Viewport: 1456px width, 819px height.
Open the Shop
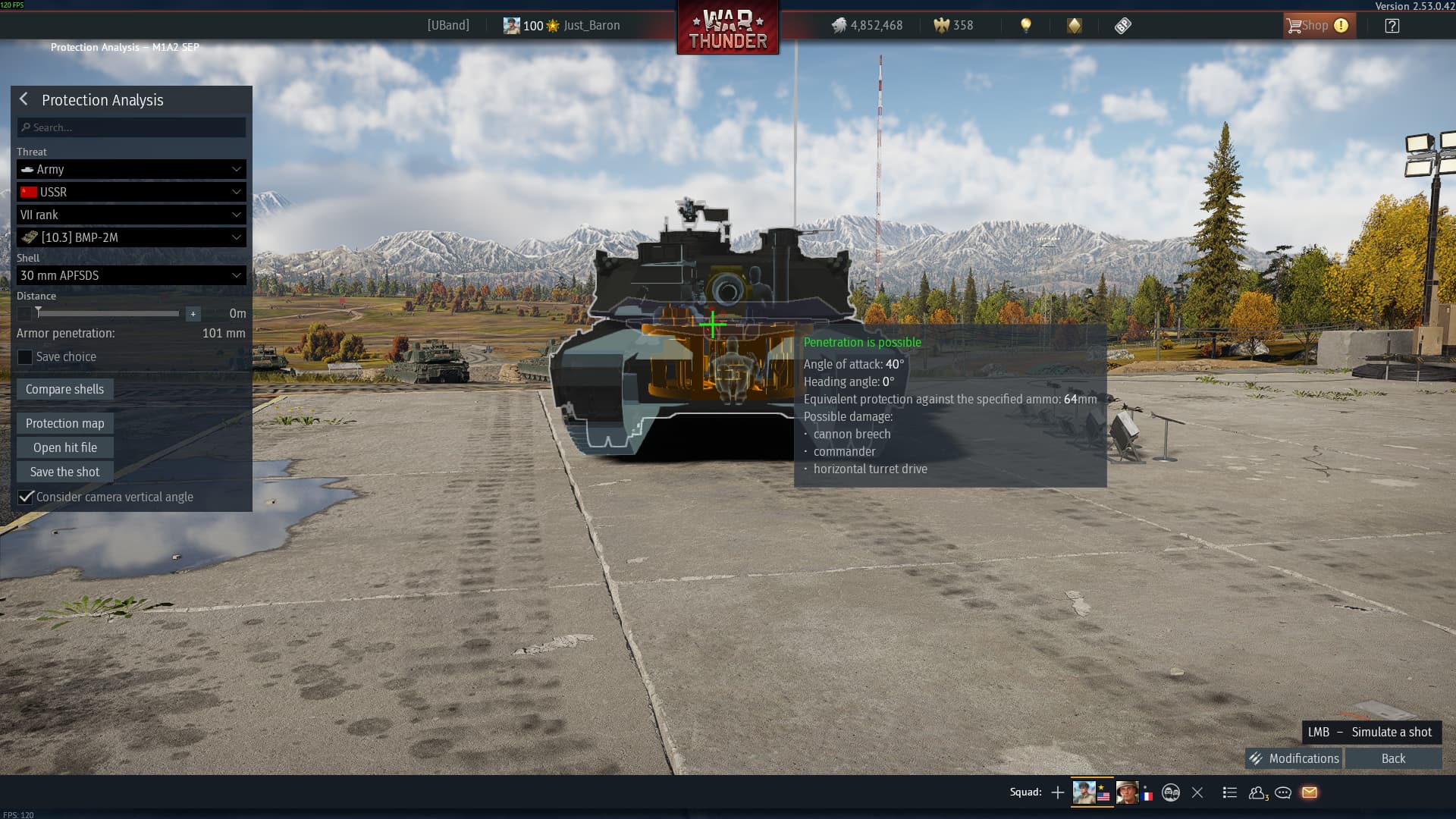tap(1316, 25)
